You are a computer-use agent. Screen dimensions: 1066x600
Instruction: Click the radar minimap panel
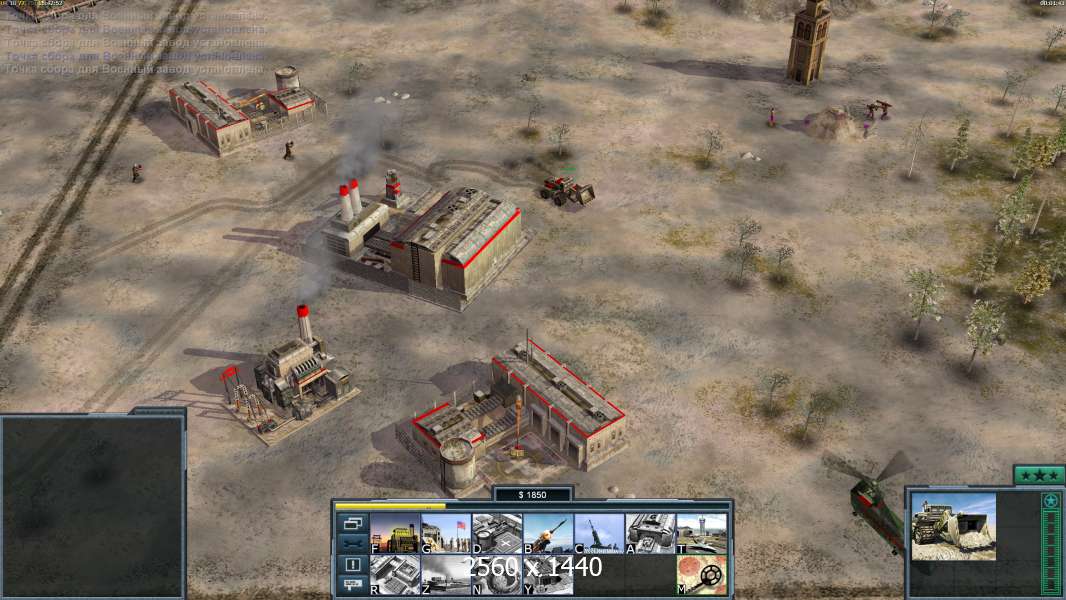[93, 505]
